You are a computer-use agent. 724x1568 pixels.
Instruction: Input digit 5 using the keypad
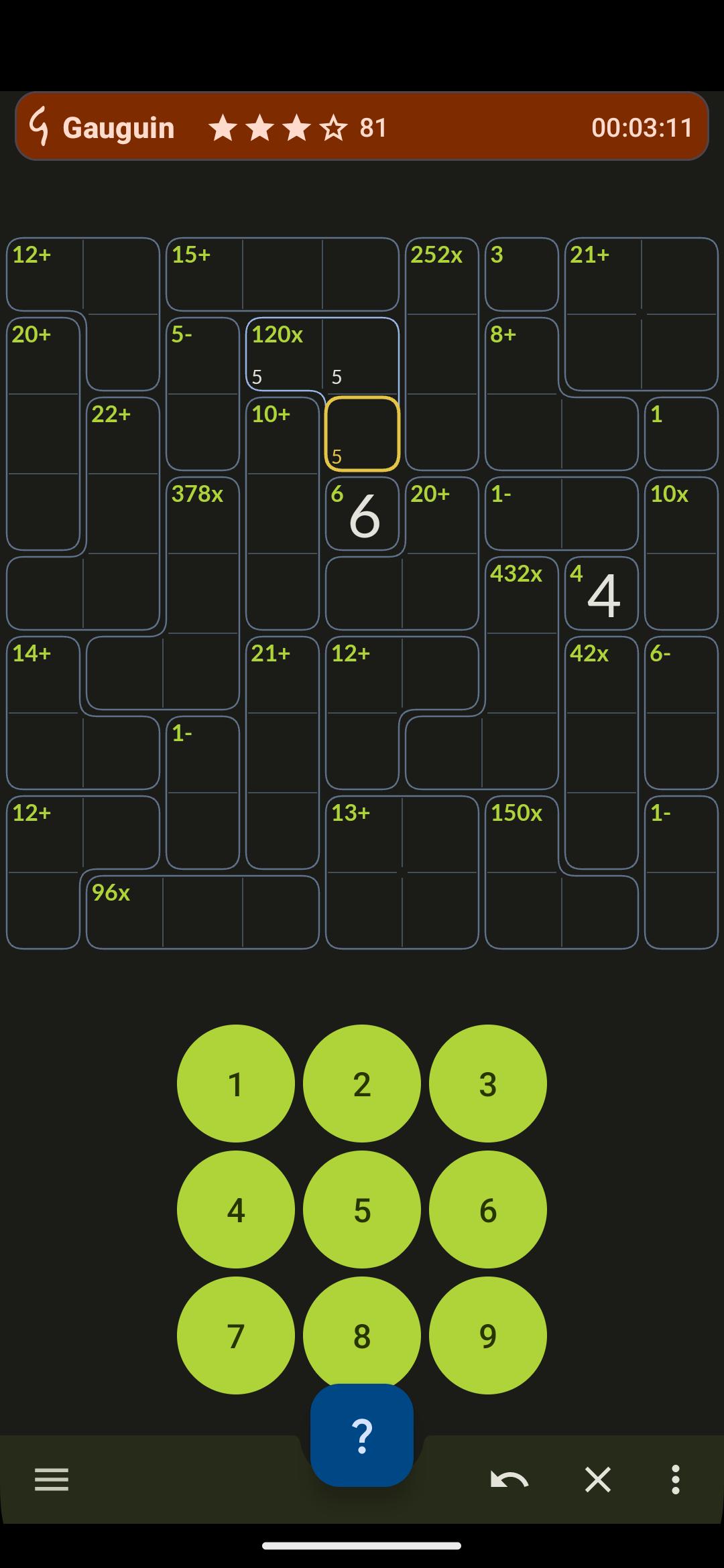pyautogui.click(x=361, y=1210)
